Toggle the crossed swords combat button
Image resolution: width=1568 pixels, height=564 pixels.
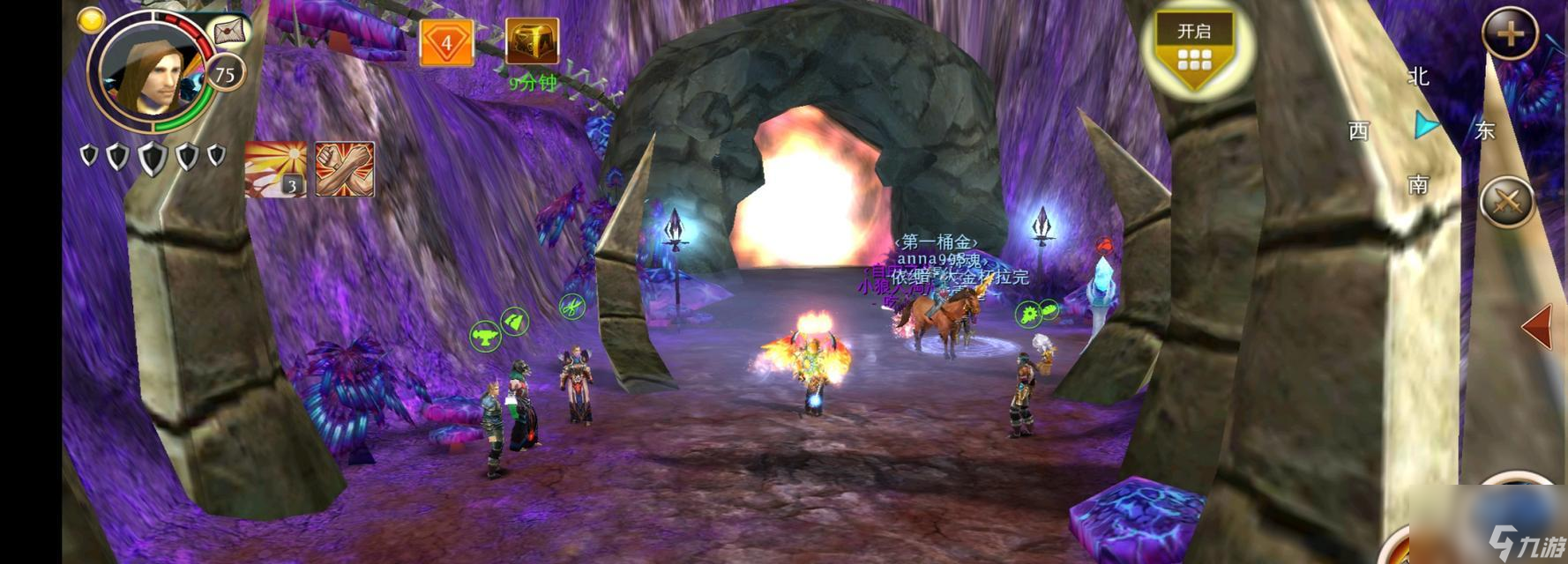1507,204
